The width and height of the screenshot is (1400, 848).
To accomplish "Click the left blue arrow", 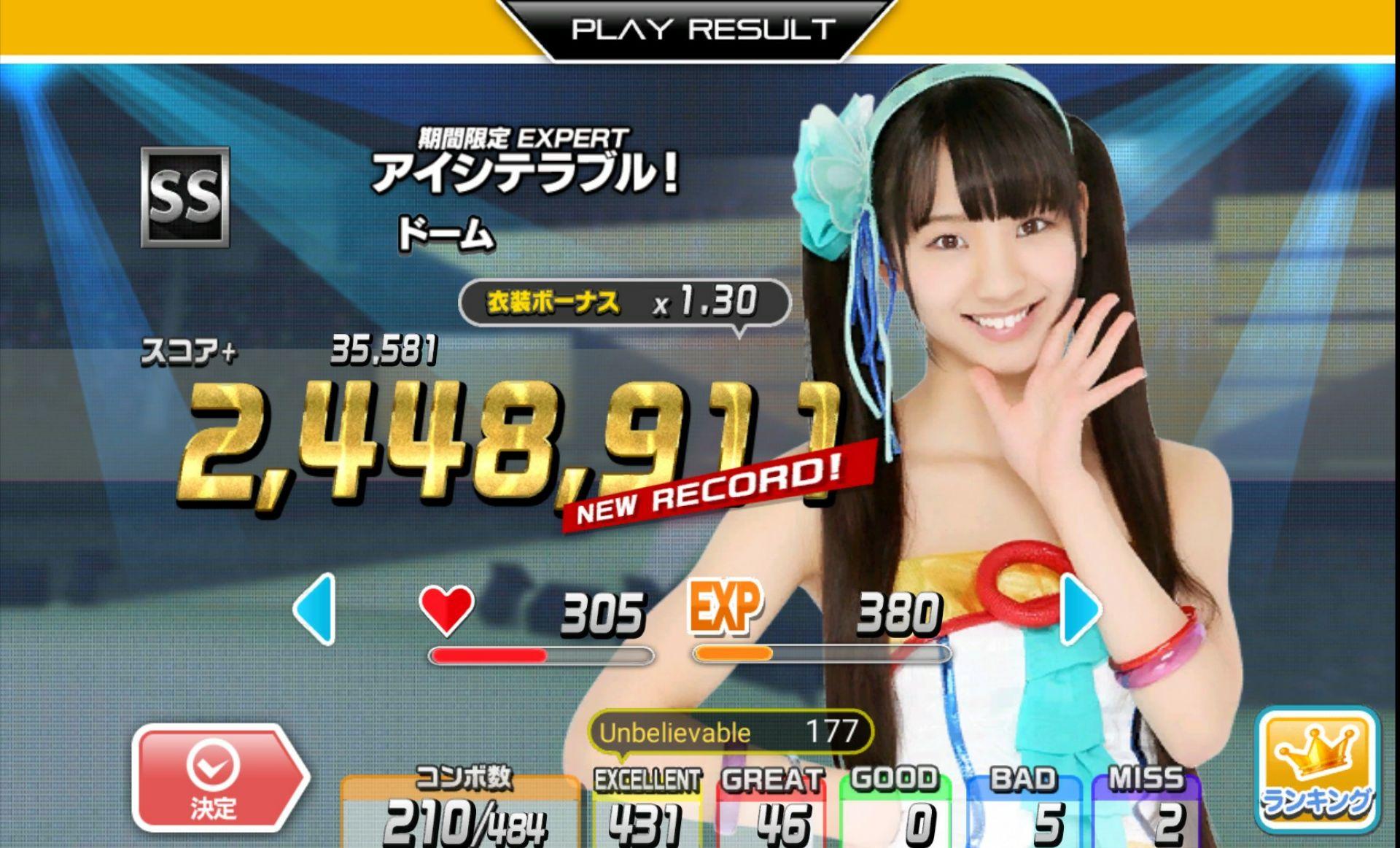I will point(315,609).
